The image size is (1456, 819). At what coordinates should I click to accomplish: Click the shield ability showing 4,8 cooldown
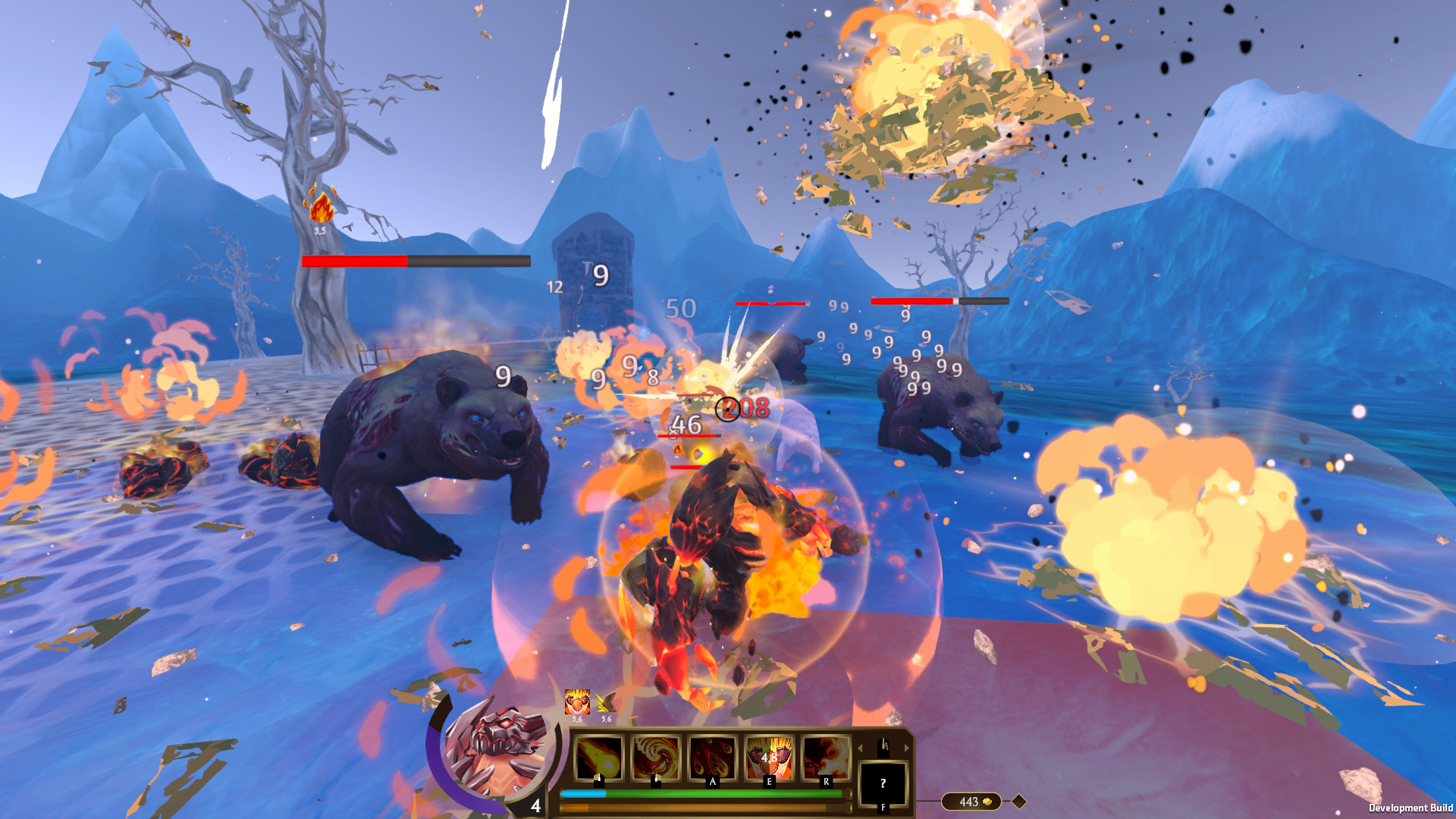(769, 758)
